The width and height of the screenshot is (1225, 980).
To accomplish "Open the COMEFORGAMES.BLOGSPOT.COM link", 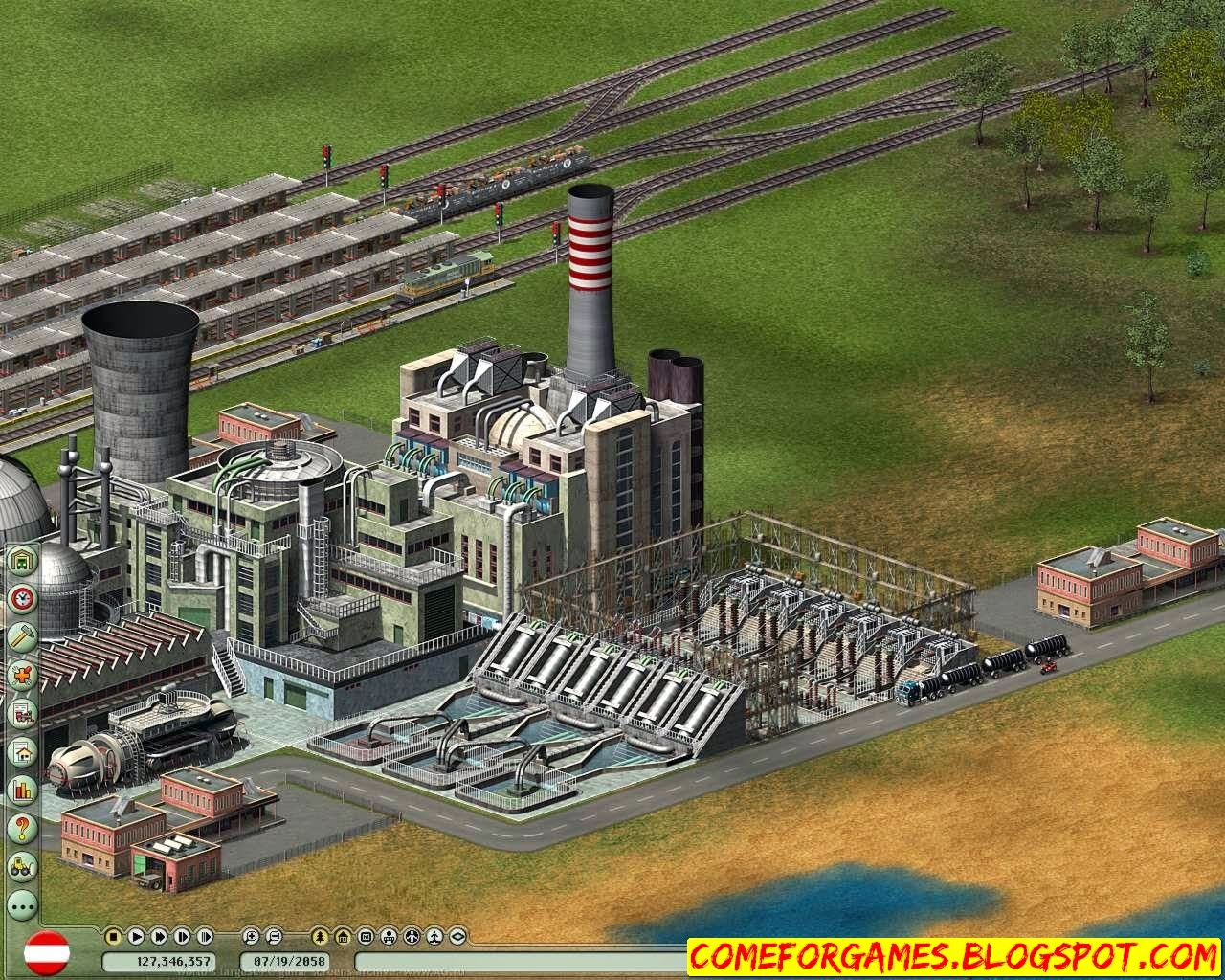I will point(950,954).
